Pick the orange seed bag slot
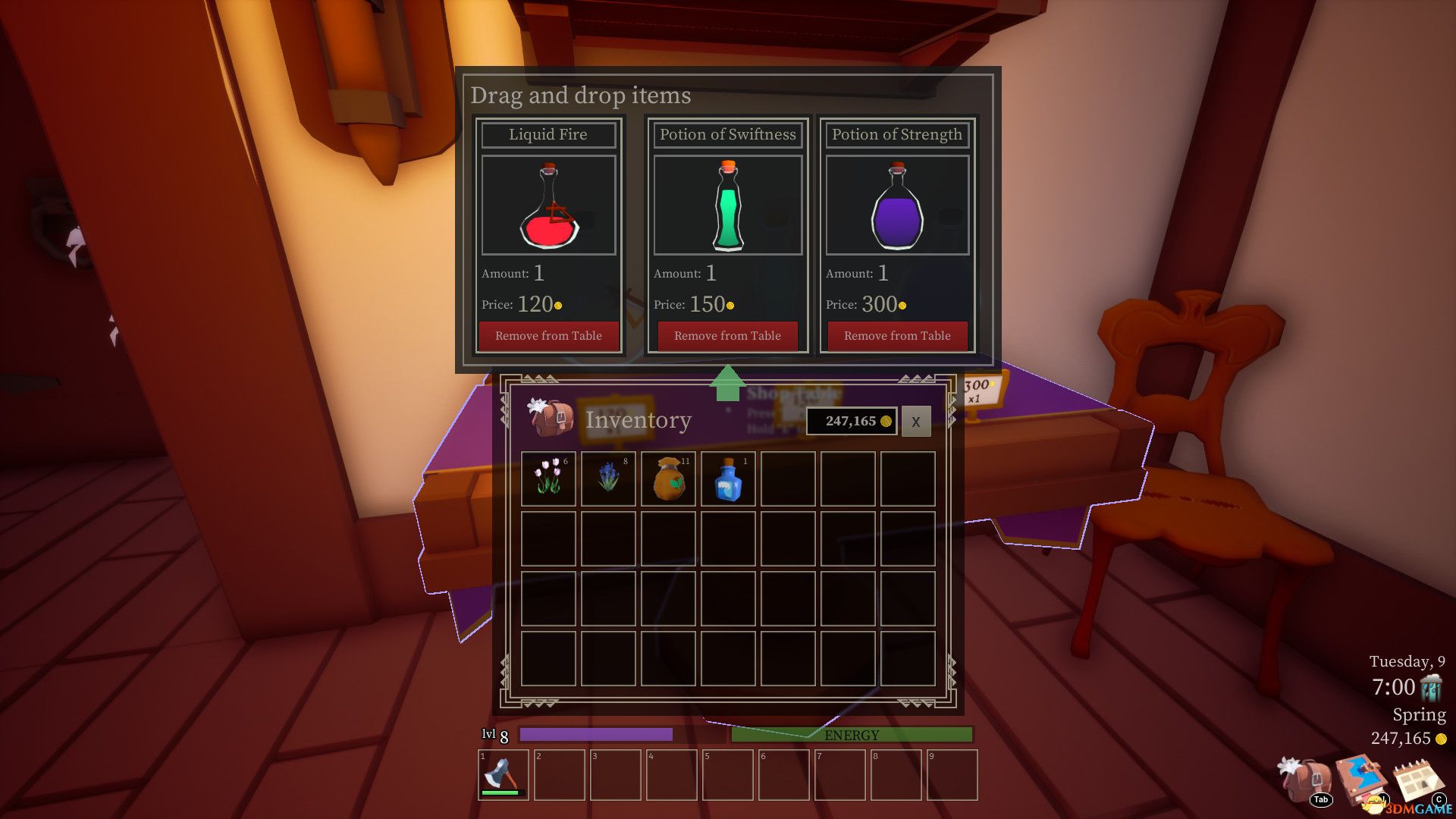Screen dimensions: 1456x819 point(668,479)
